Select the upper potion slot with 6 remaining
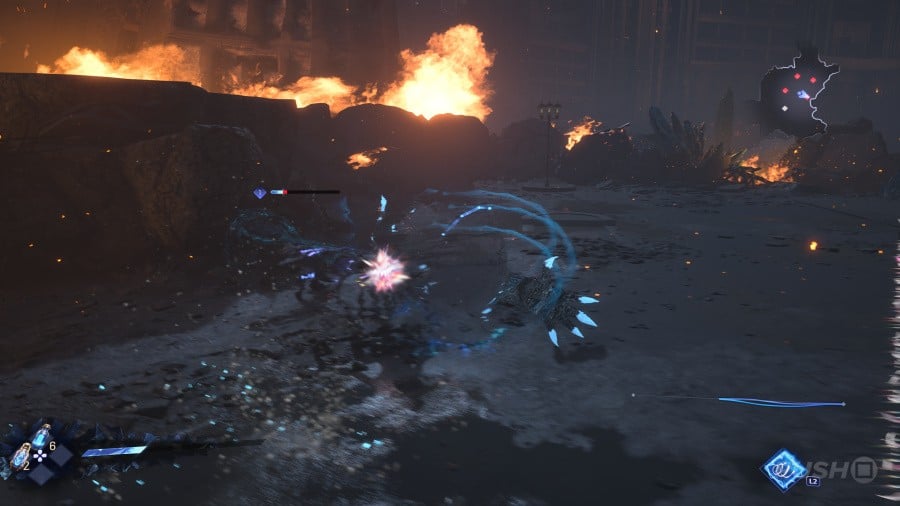 pyautogui.click(x=41, y=436)
